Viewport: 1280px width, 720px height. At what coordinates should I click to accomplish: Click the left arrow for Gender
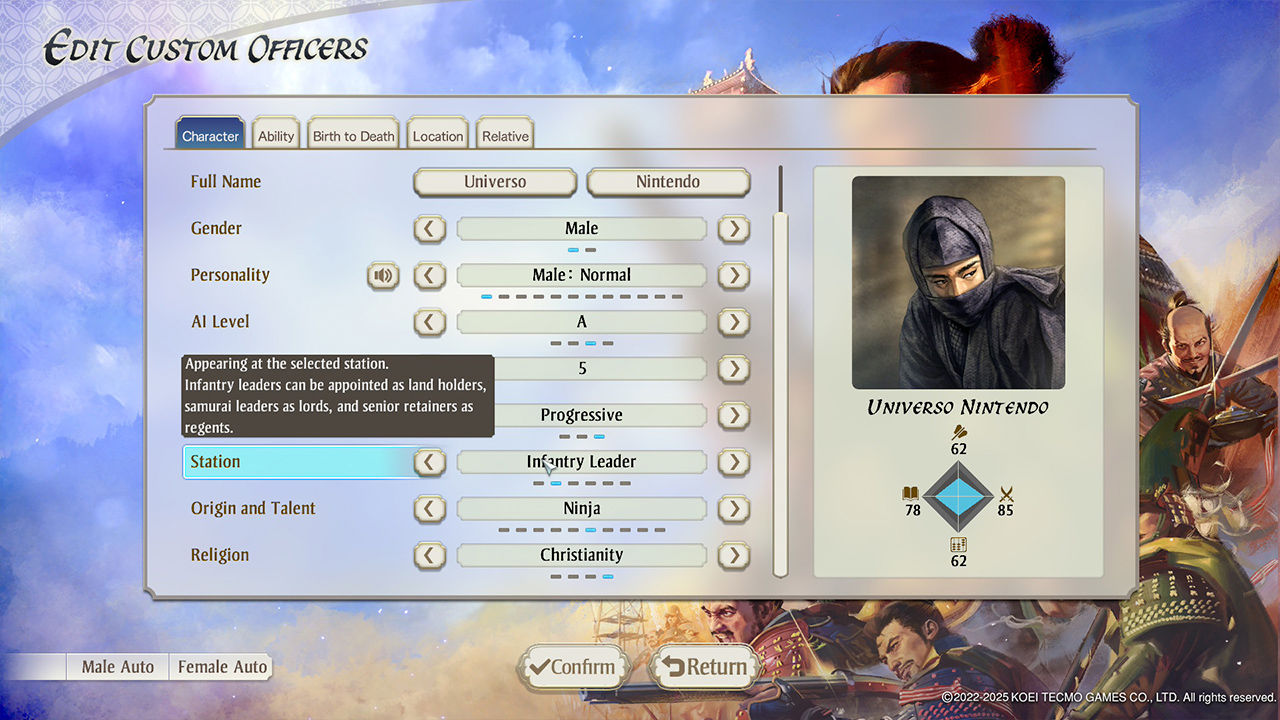click(x=430, y=229)
